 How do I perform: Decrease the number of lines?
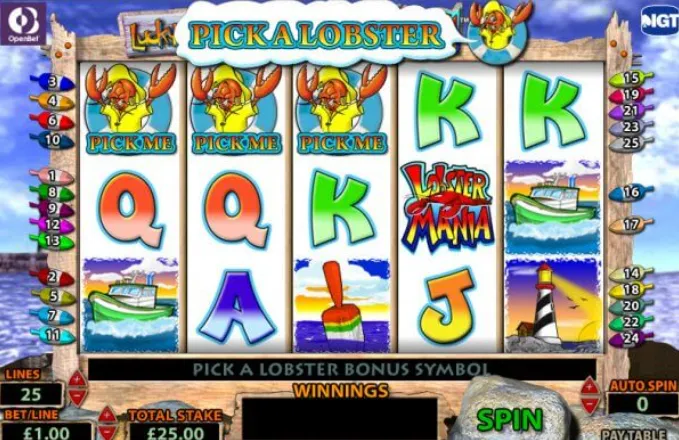[x=77, y=396]
